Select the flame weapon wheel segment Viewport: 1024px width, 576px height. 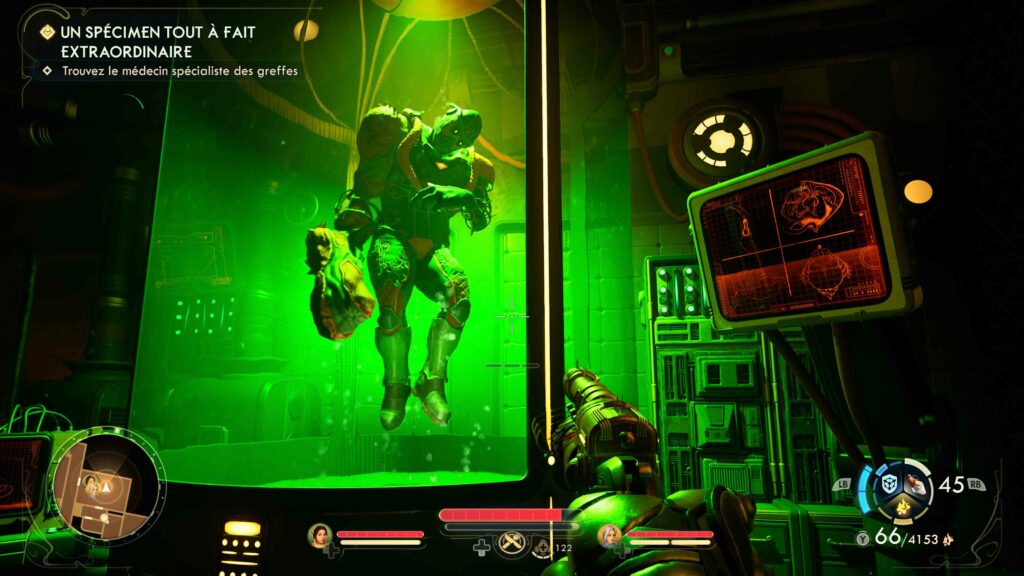[902, 507]
